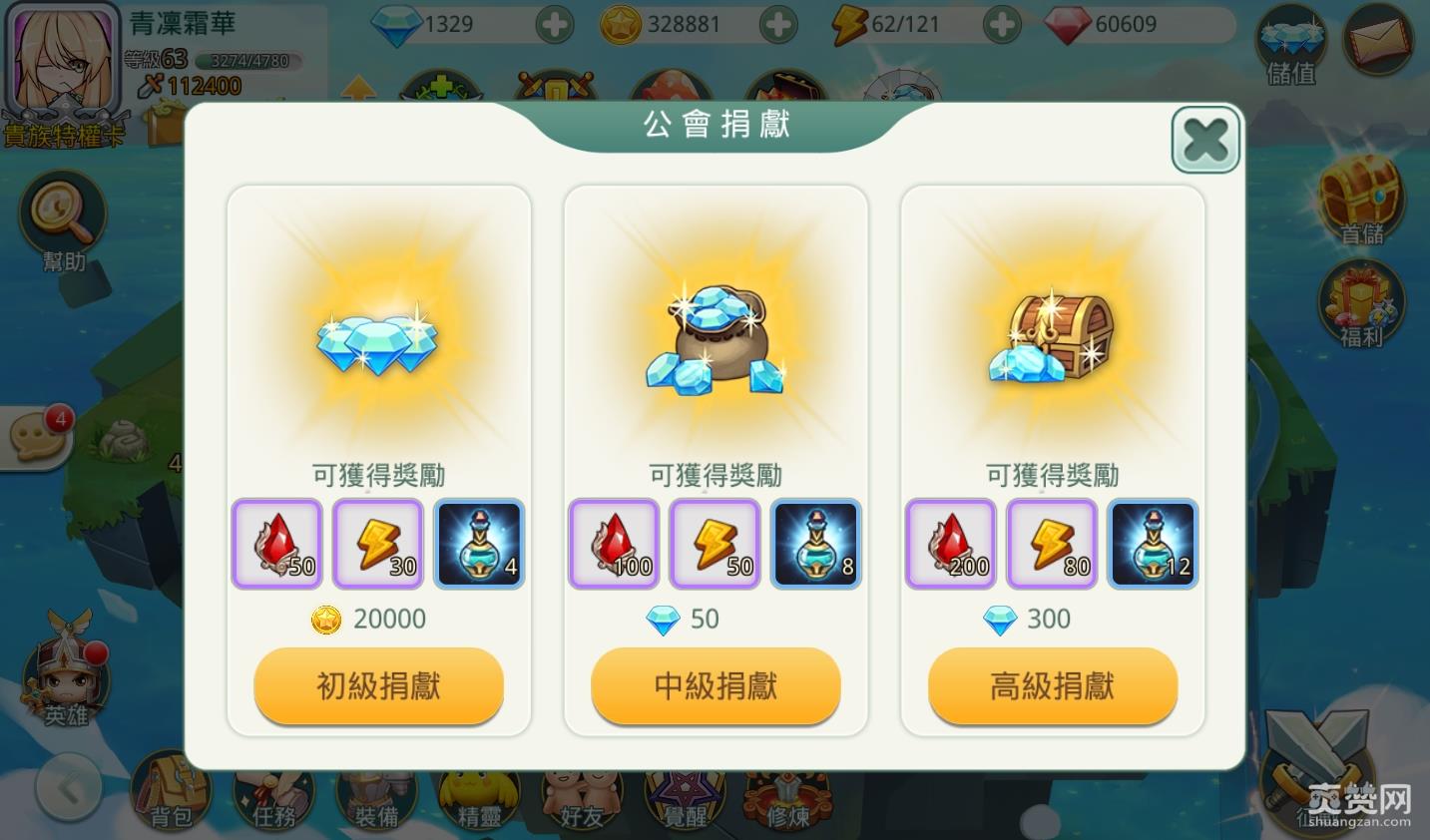Open the 首儲 first-deposit chest icon

[1363, 200]
